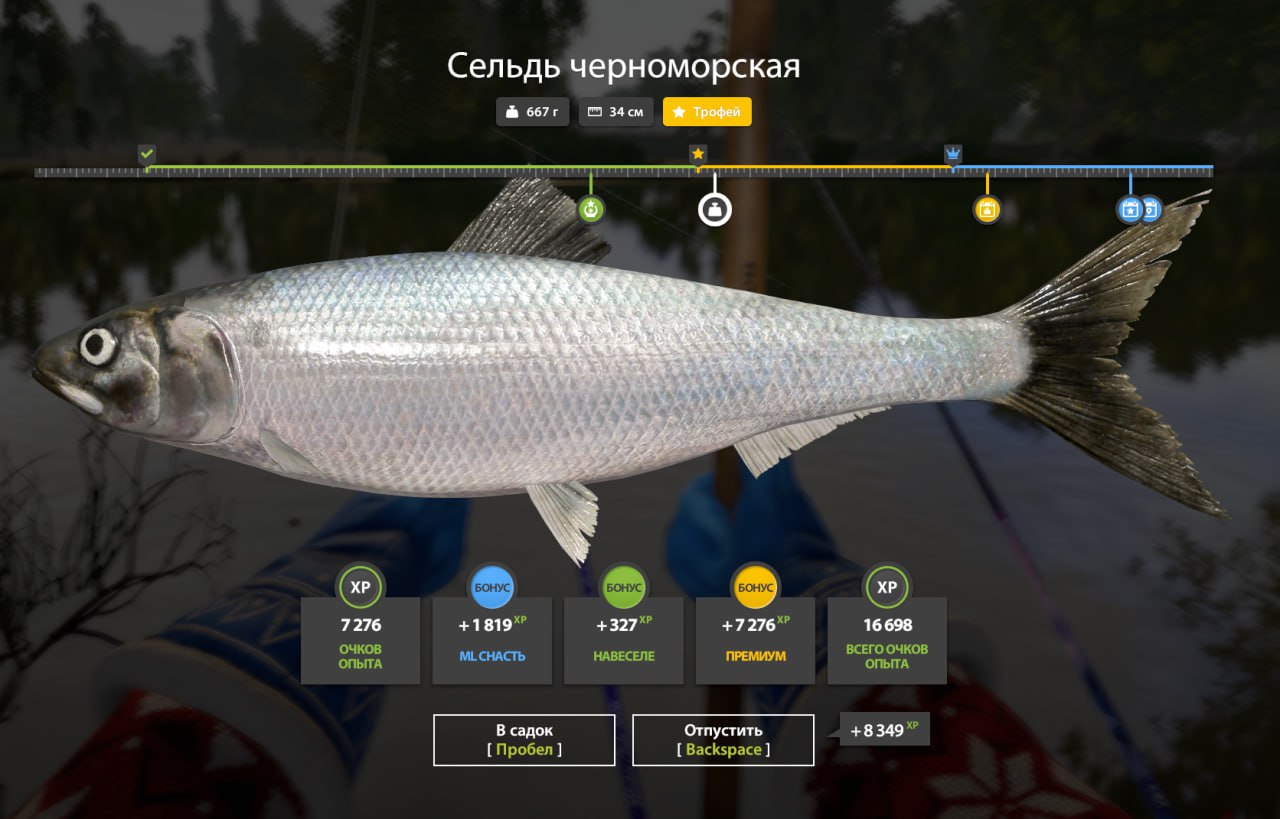Click the blue crown record marker

952,154
